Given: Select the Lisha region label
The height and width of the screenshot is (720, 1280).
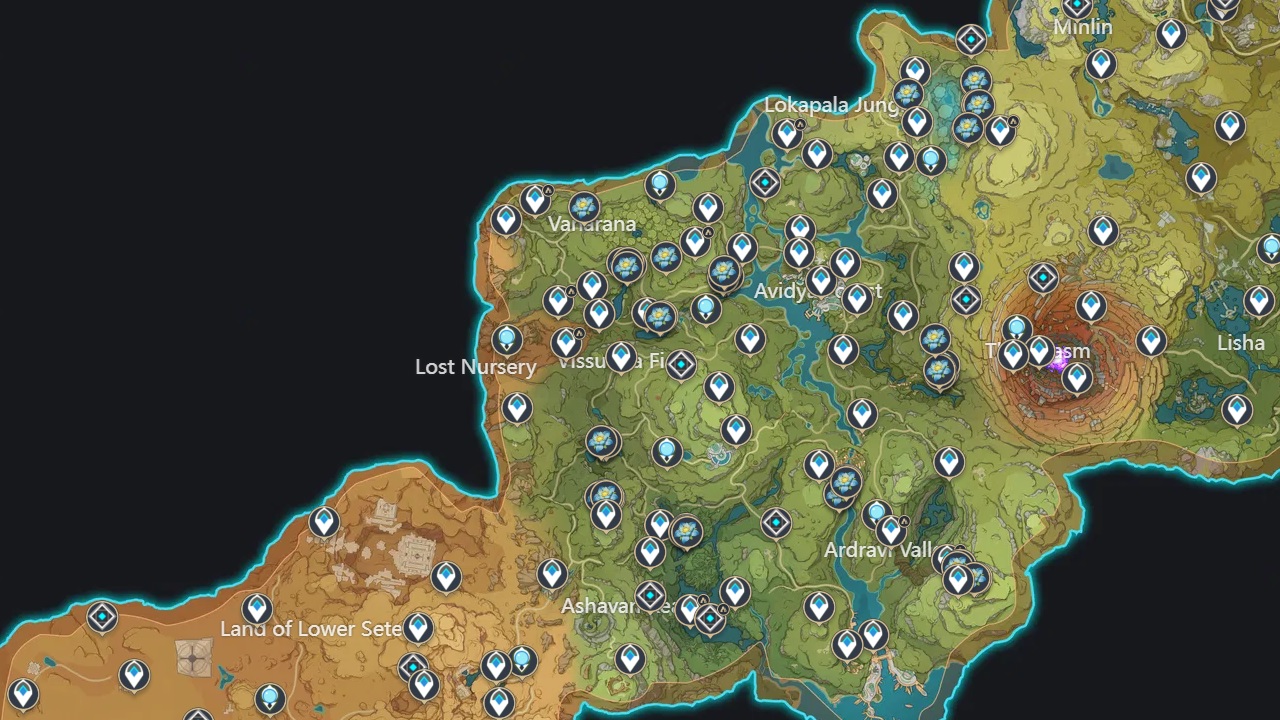Looking at the screenshot, I should (1240, 343).
